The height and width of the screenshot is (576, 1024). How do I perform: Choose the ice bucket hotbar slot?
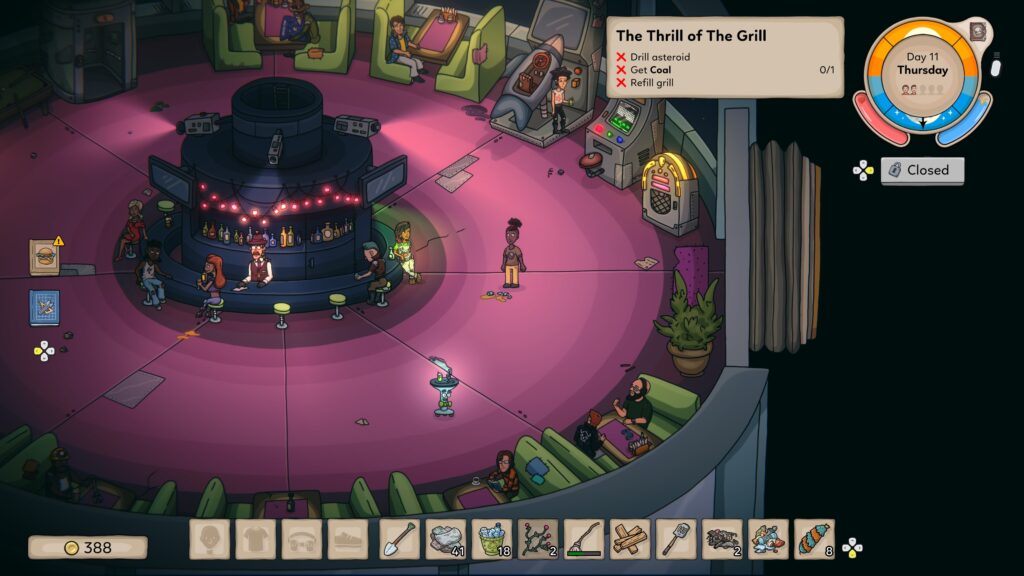point(491,539)
